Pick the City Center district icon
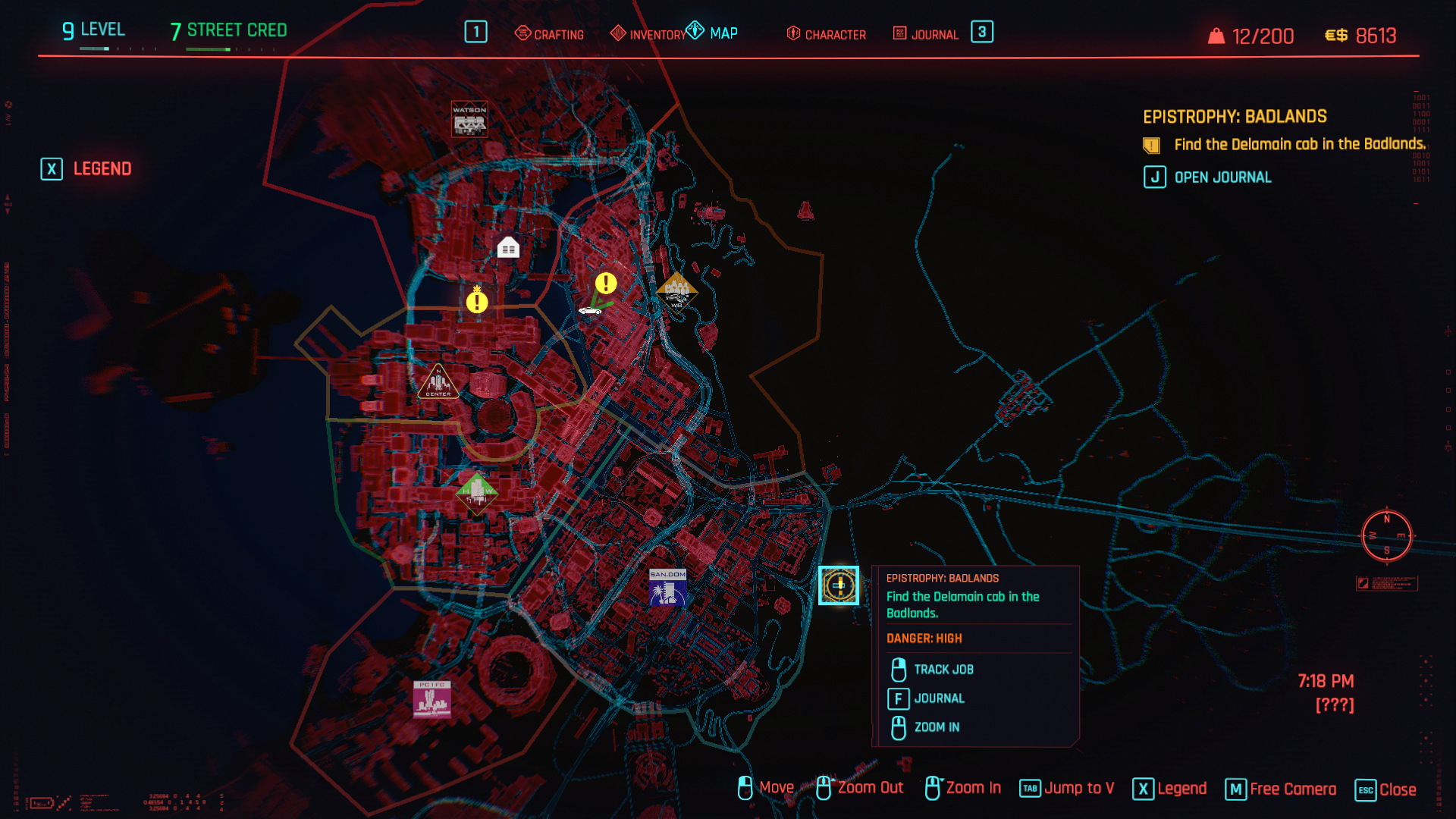The image size is (1456, 819). click(x=438, y=381)
